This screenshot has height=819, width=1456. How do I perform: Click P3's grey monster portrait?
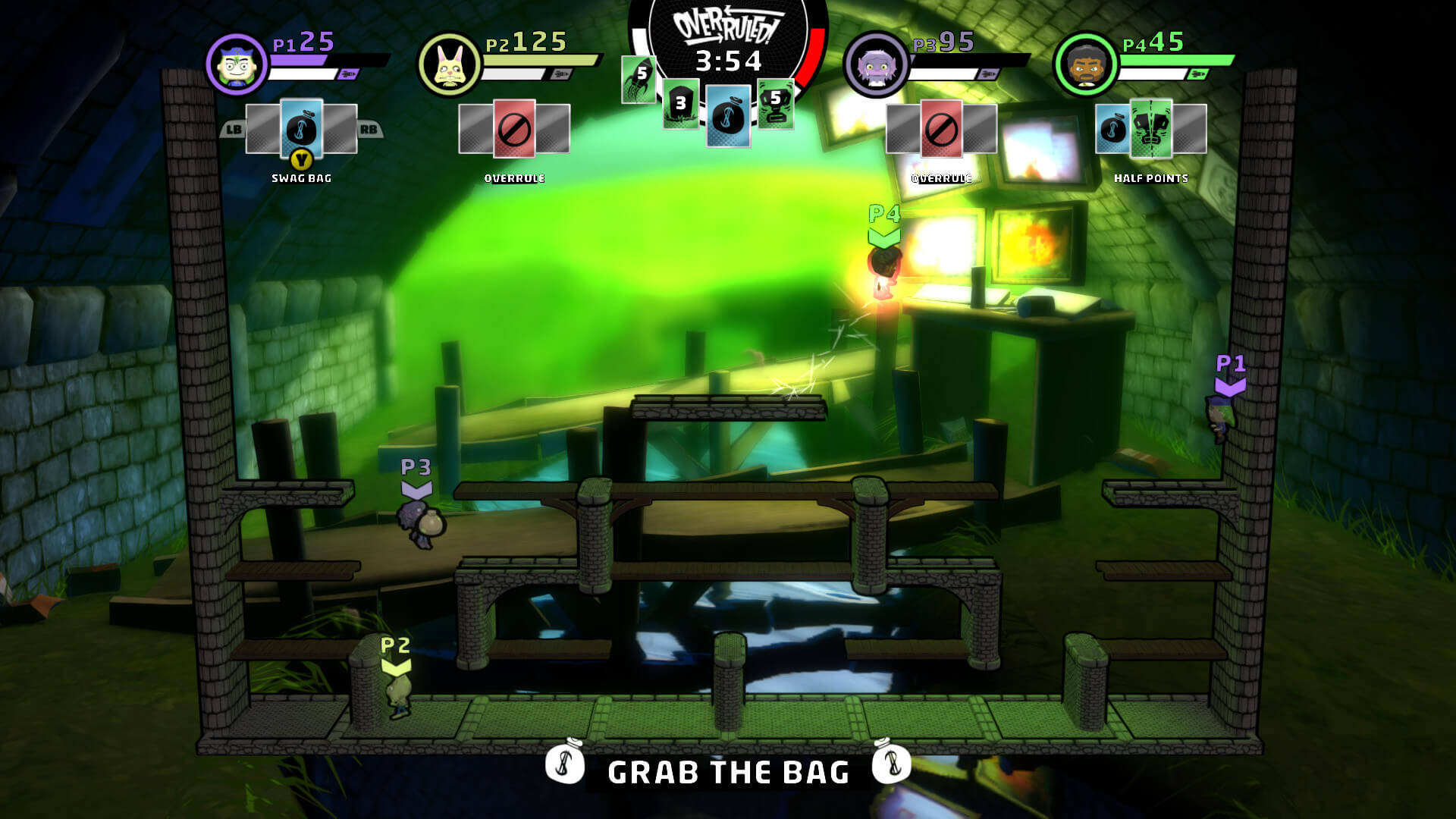point(876,64)
